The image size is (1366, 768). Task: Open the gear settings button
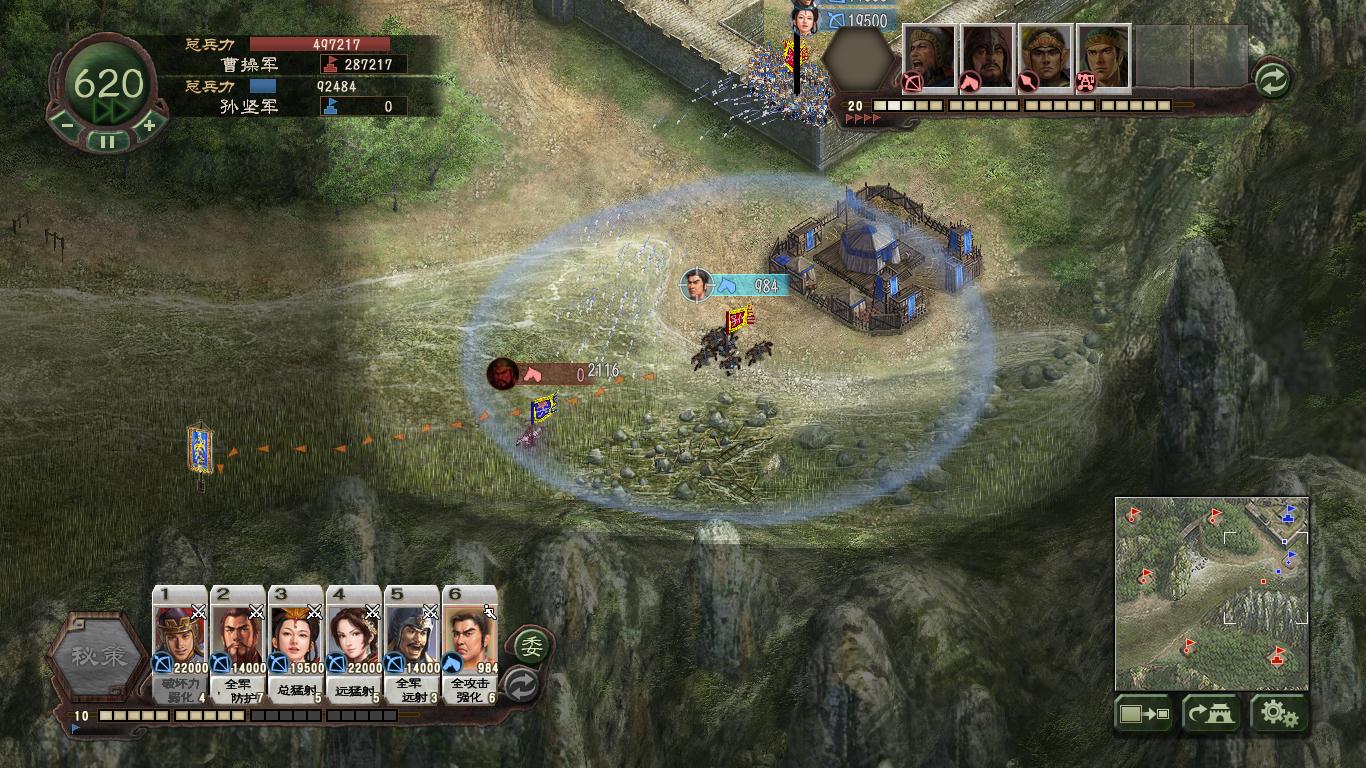[x=1280, y=713]
